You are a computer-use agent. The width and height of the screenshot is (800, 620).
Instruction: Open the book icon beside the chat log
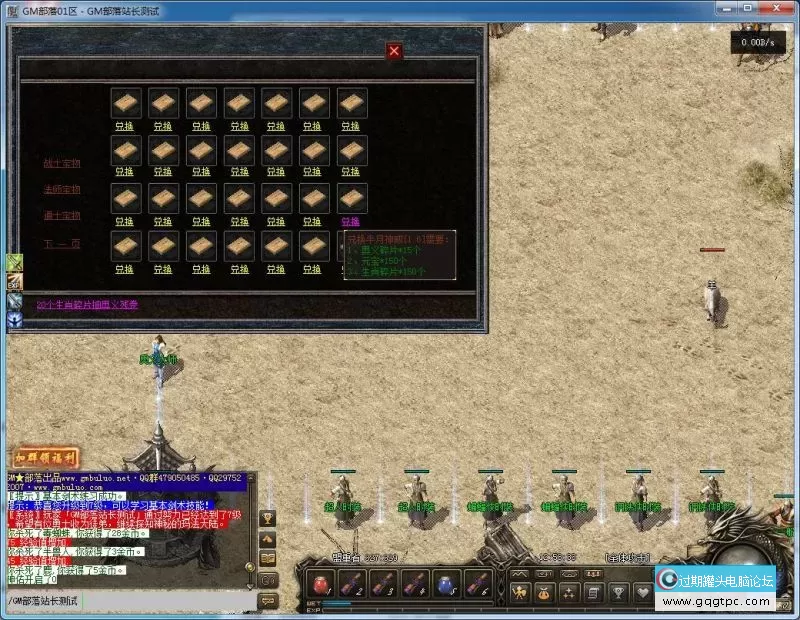[267, 559]
